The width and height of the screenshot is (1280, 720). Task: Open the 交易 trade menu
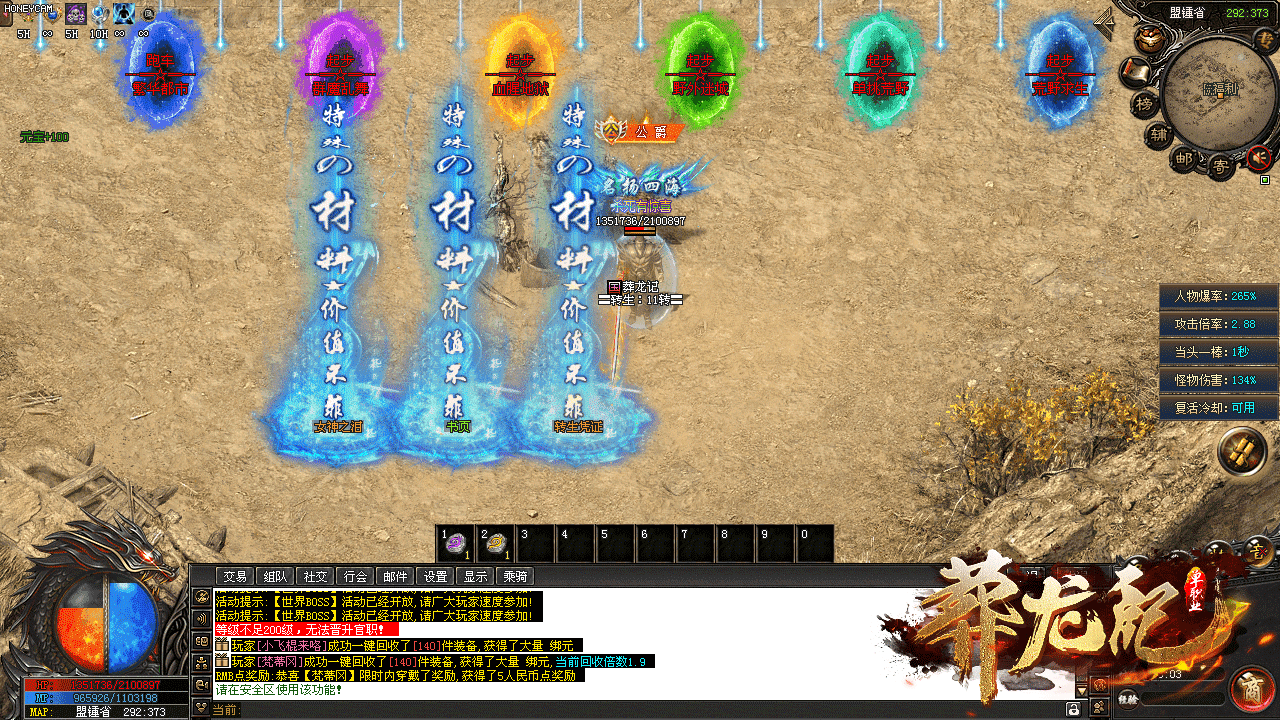point(235,576)
